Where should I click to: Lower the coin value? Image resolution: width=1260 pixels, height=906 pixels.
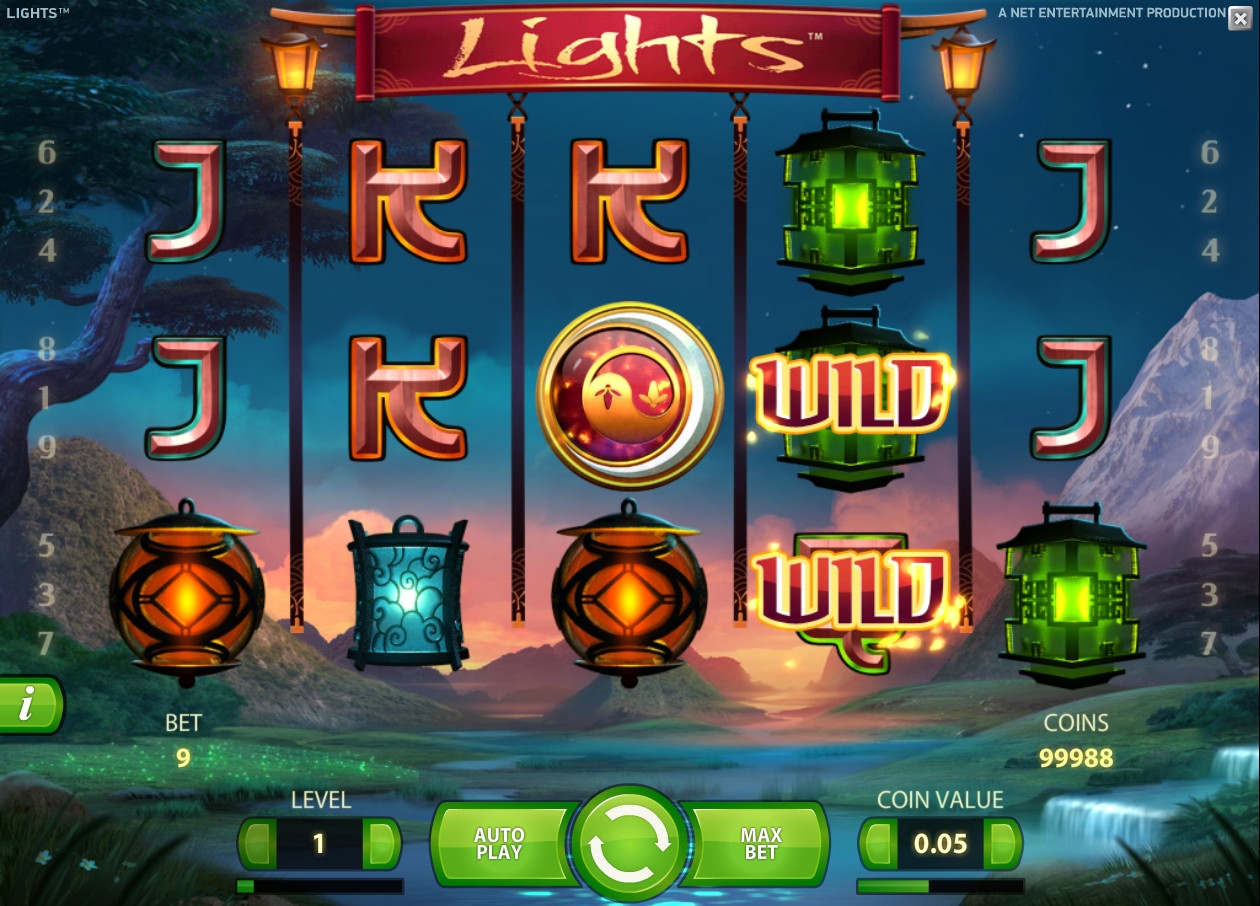879,844
